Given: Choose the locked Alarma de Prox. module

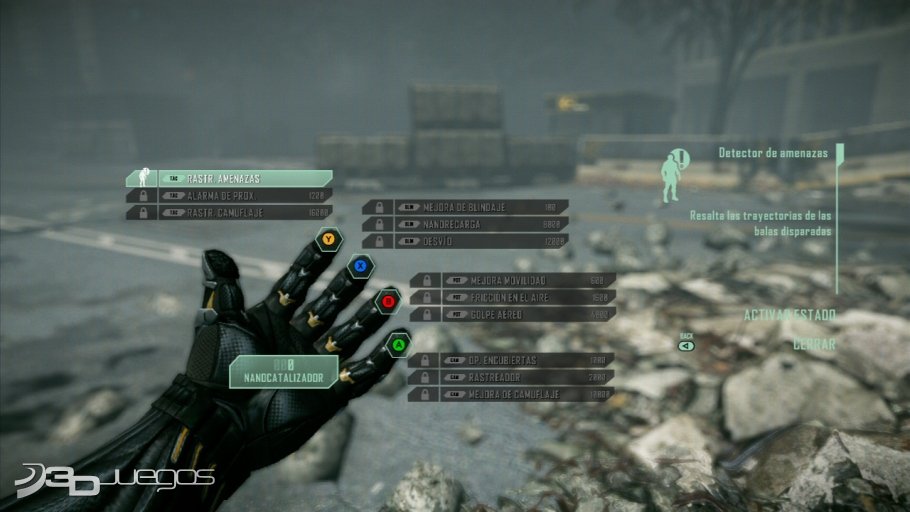Looking at the screenshot, I should click(x=230, y=196).
